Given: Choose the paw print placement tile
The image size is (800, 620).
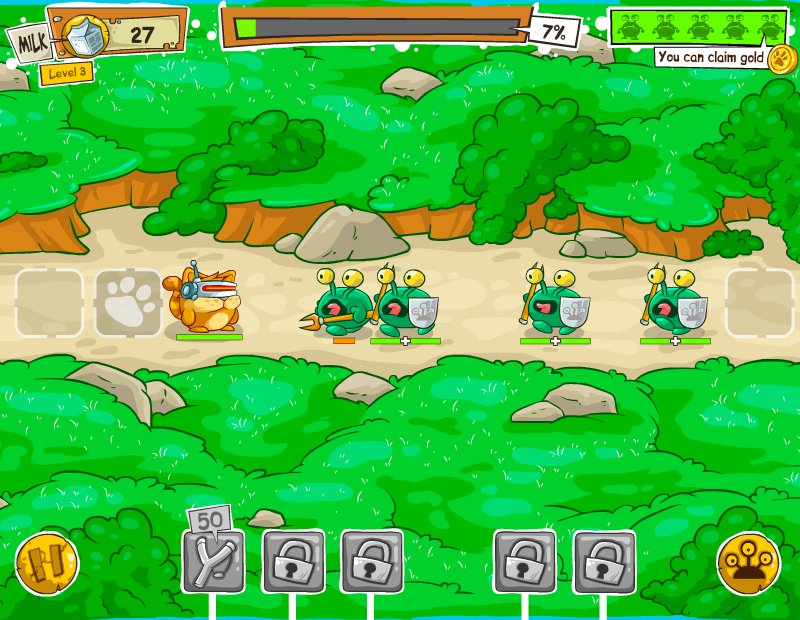Looking at the screenshot, I should (128, 303).
